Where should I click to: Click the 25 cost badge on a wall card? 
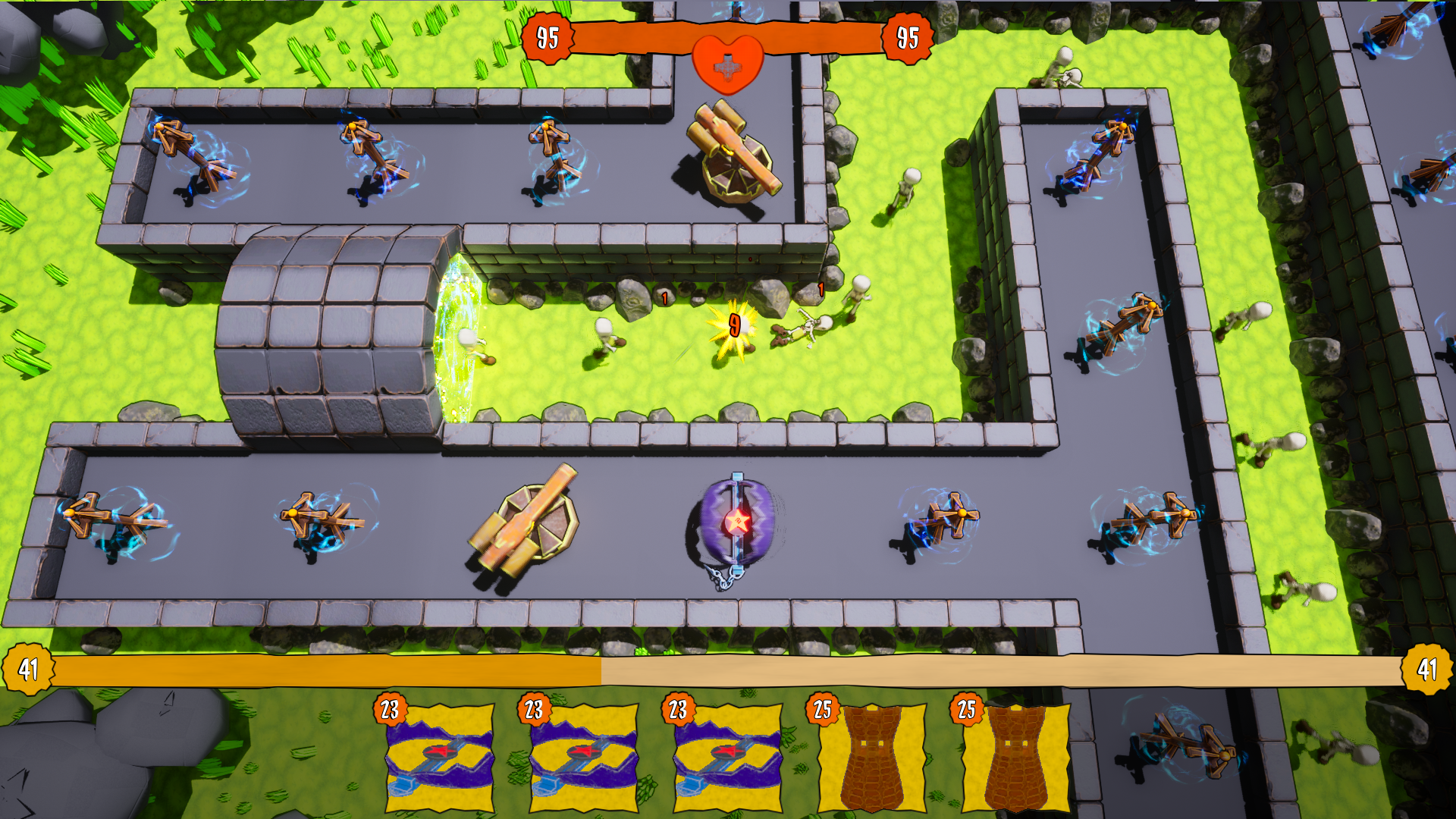click(821, 711)
